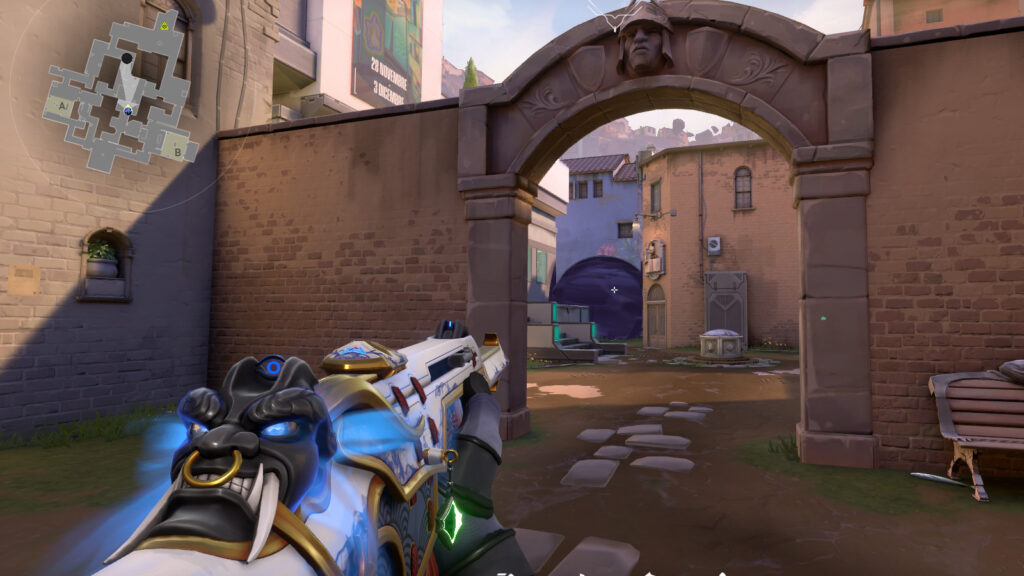Click the yellow triangle marker on the minimap
Screen dimensions: 1024x576
[165, 25]
